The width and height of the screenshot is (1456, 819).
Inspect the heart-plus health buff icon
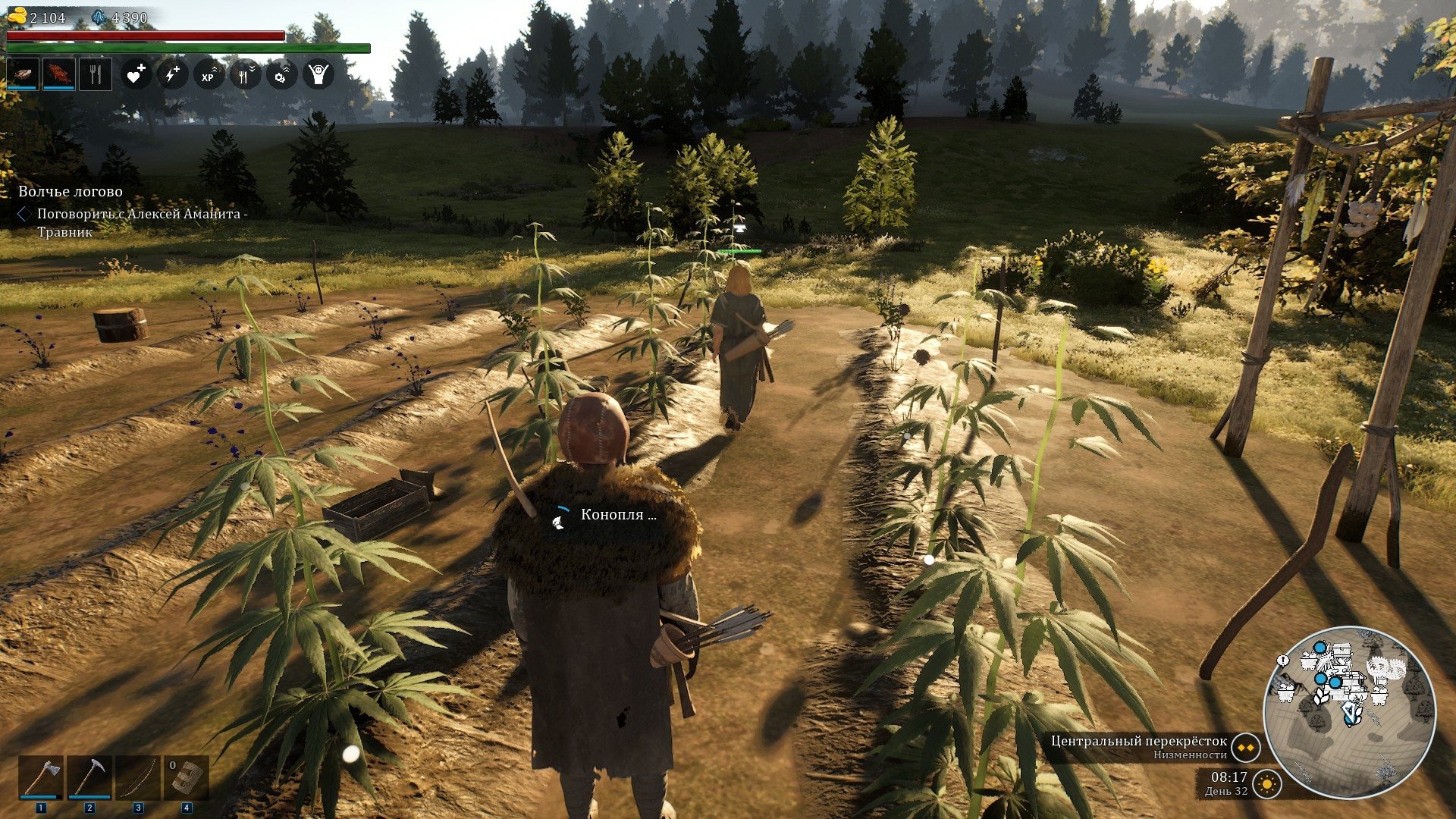pos(136,74)
